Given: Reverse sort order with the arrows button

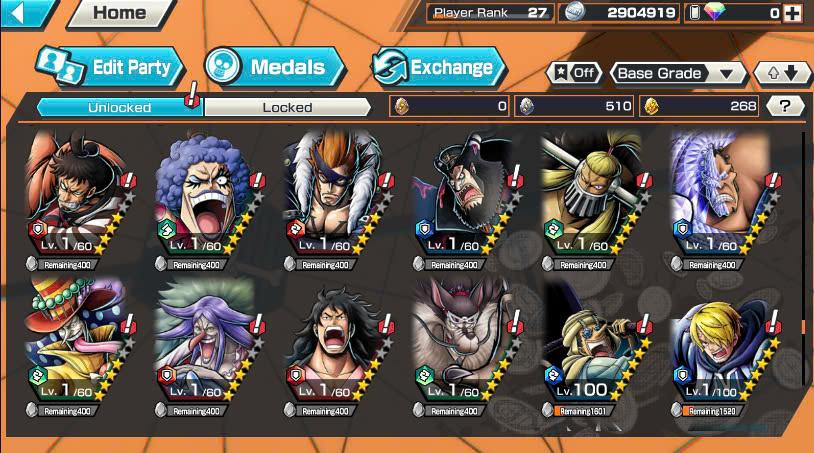Looking at the screenshot, I should [x=783, y=73].
